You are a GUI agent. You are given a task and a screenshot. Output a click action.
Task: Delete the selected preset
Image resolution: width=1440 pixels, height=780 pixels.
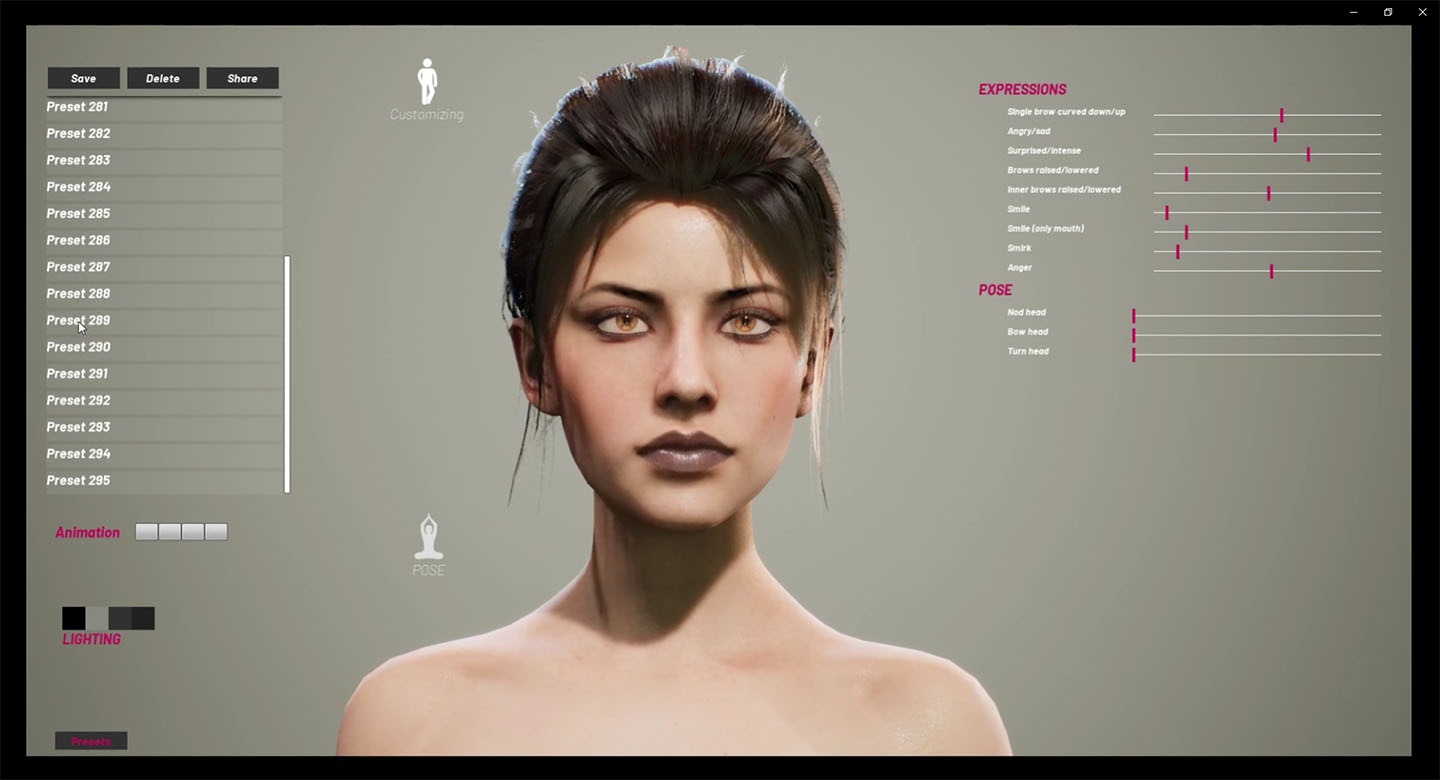coord(163,78)
